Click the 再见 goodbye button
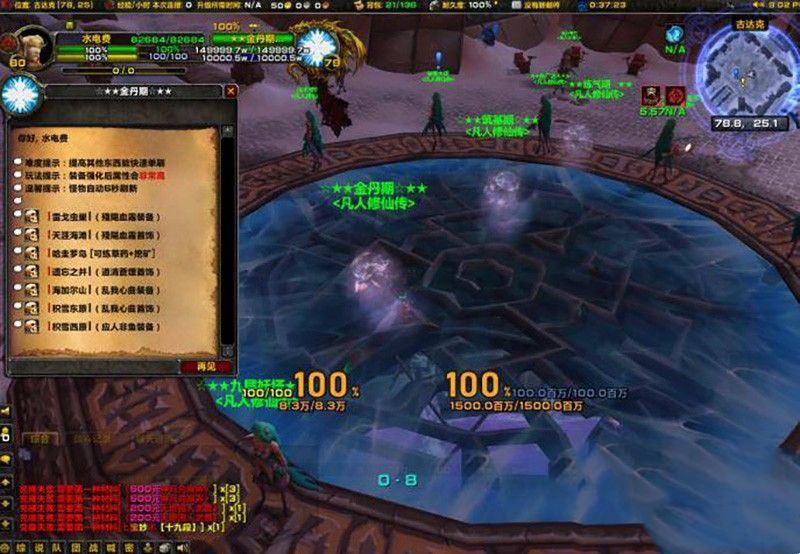The width and height of the screenshot is (800, 554). pos(204,367)
